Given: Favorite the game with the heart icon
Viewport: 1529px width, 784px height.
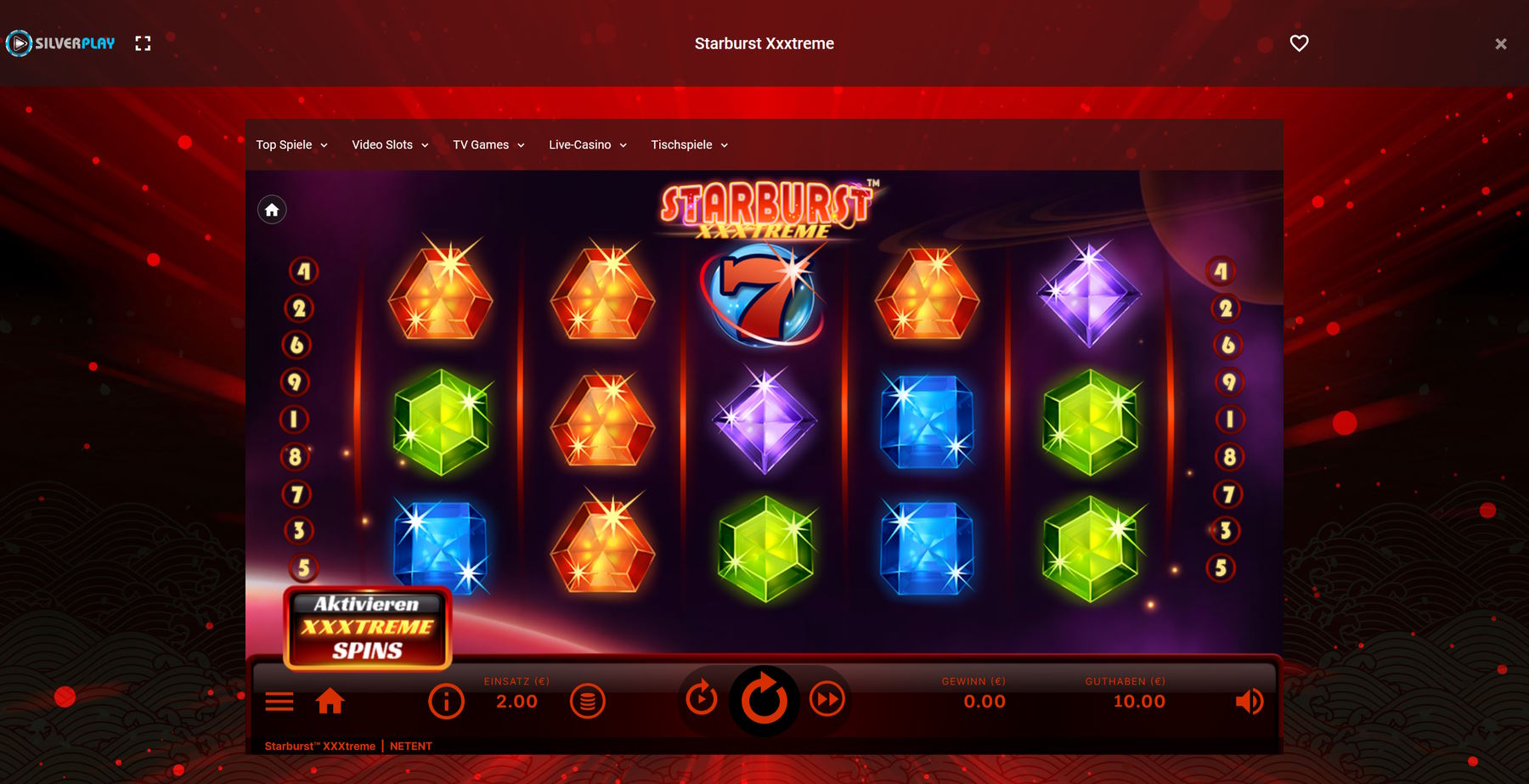Looking at the screenshot, I should coord(1299,42).
